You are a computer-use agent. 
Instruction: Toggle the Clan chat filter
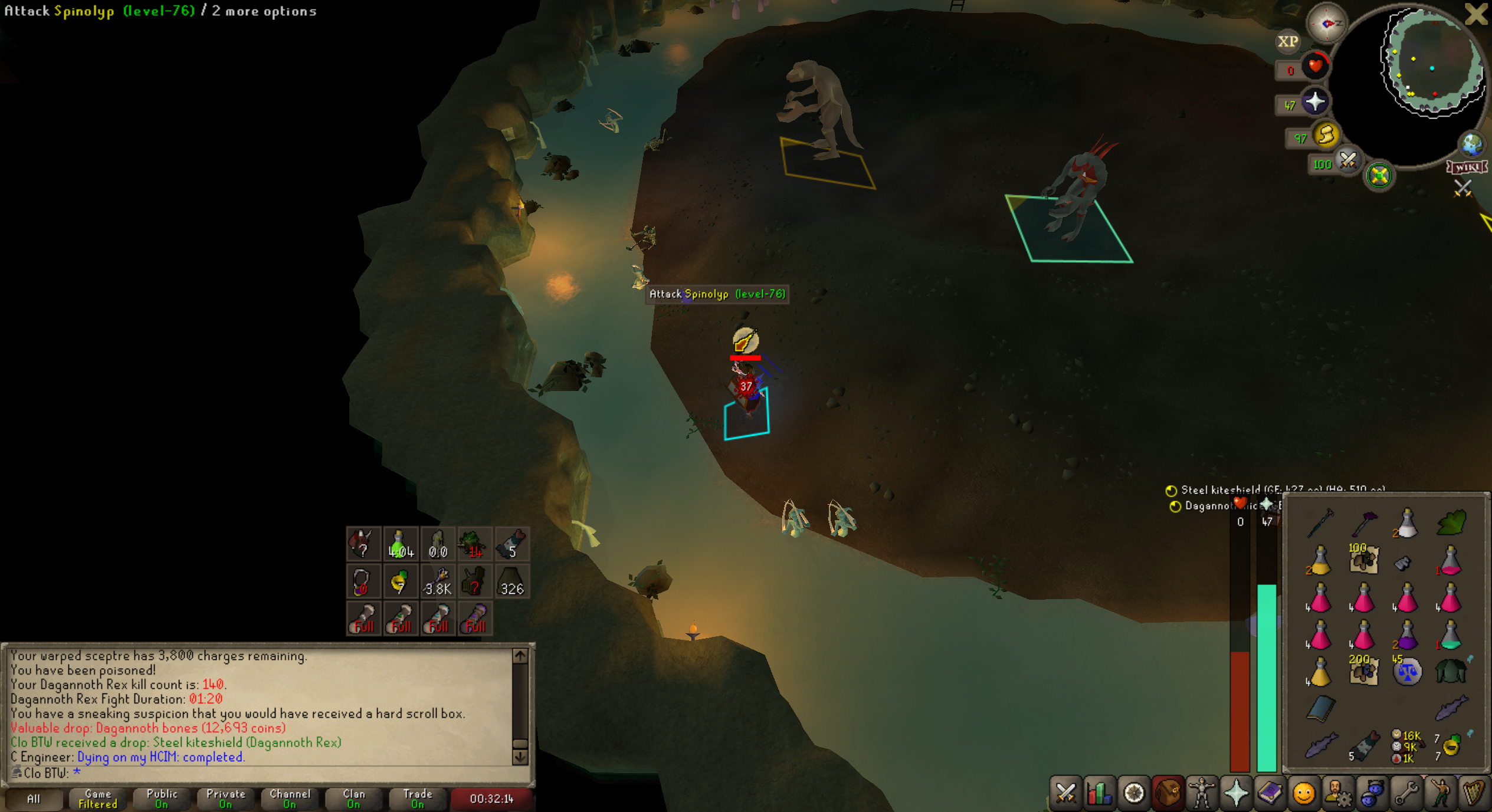tap(353, 799)
